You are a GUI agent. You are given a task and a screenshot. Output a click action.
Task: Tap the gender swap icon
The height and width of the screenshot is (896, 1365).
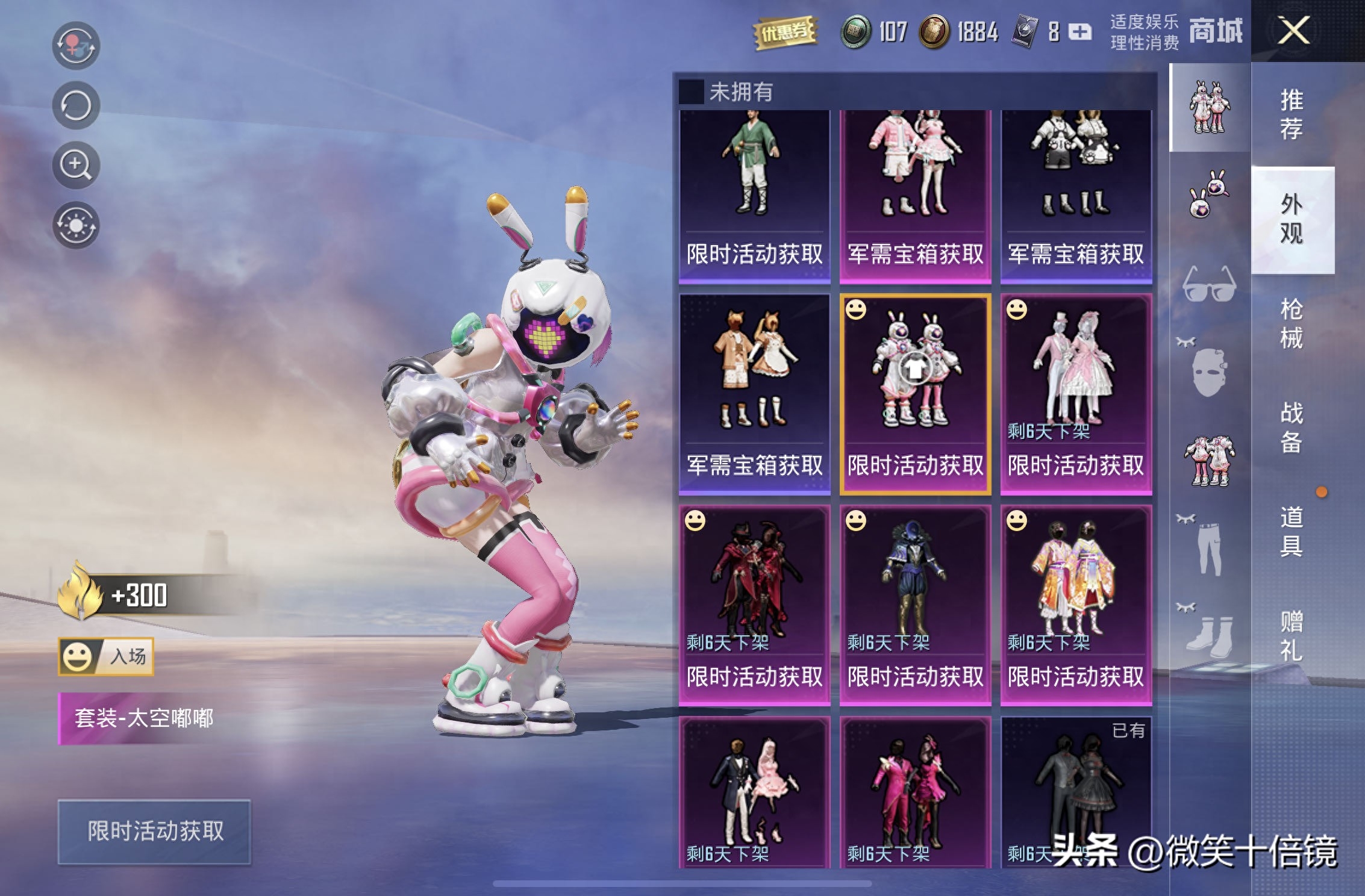tap(75, 45)
